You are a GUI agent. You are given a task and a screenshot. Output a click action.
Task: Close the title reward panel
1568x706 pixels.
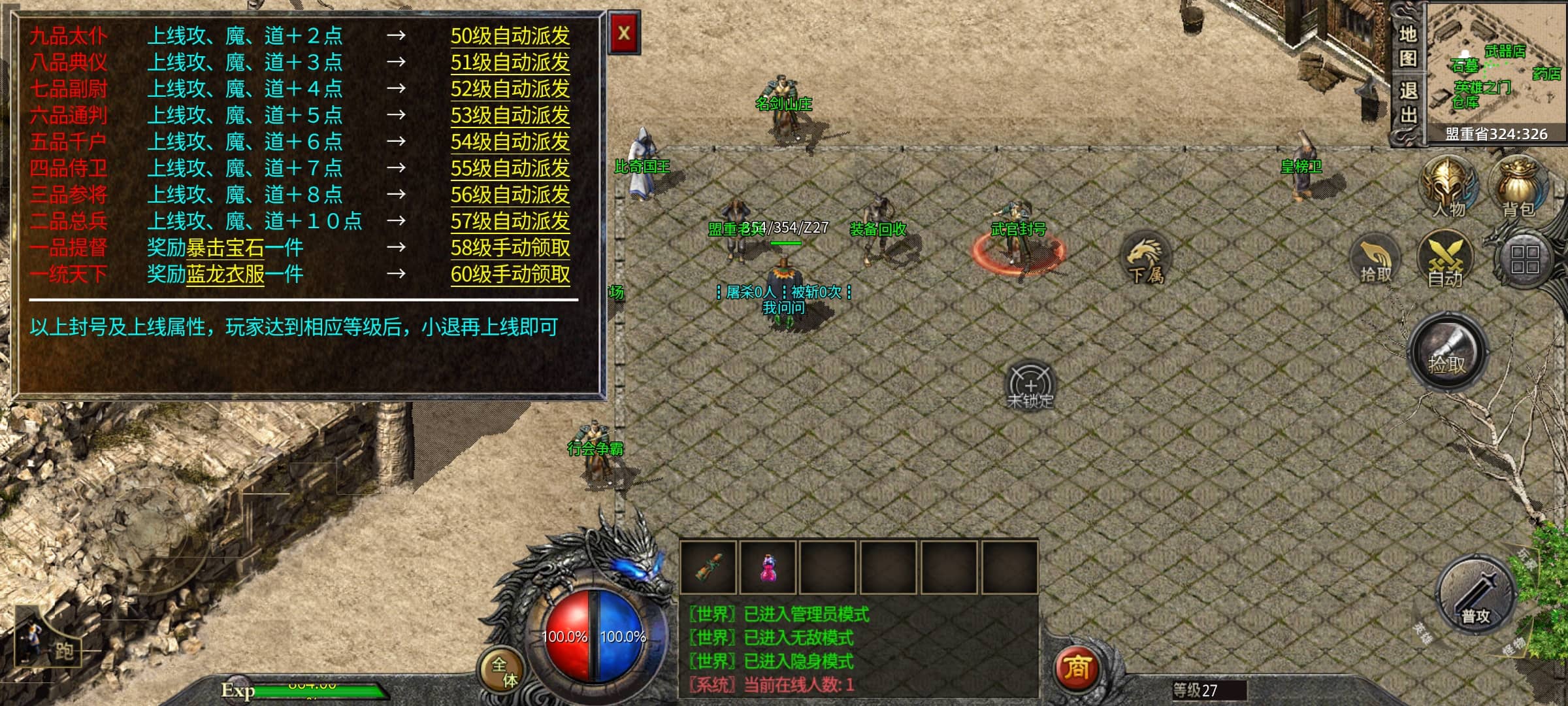(623, 33)
